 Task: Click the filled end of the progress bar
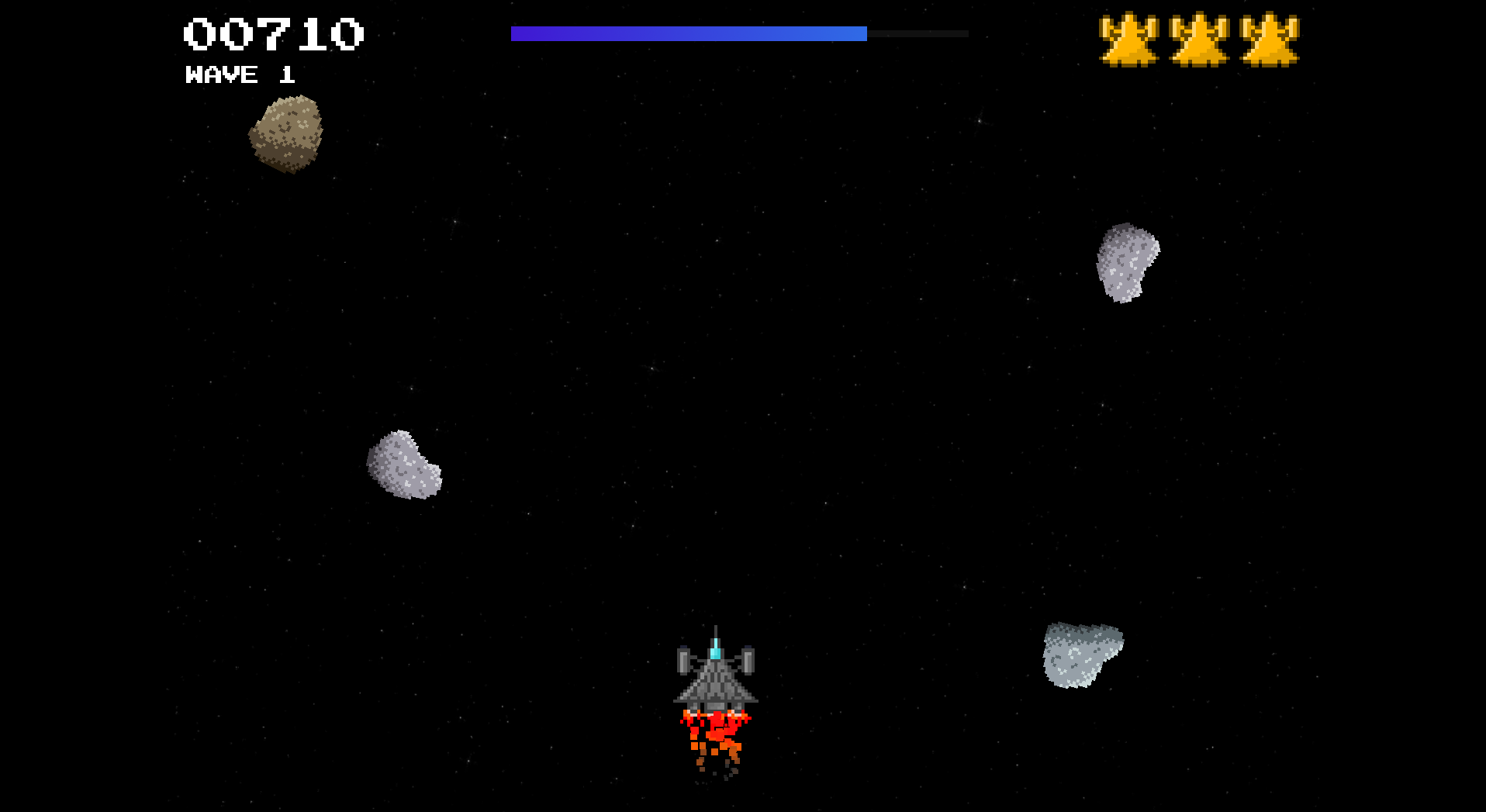[859, 33]
